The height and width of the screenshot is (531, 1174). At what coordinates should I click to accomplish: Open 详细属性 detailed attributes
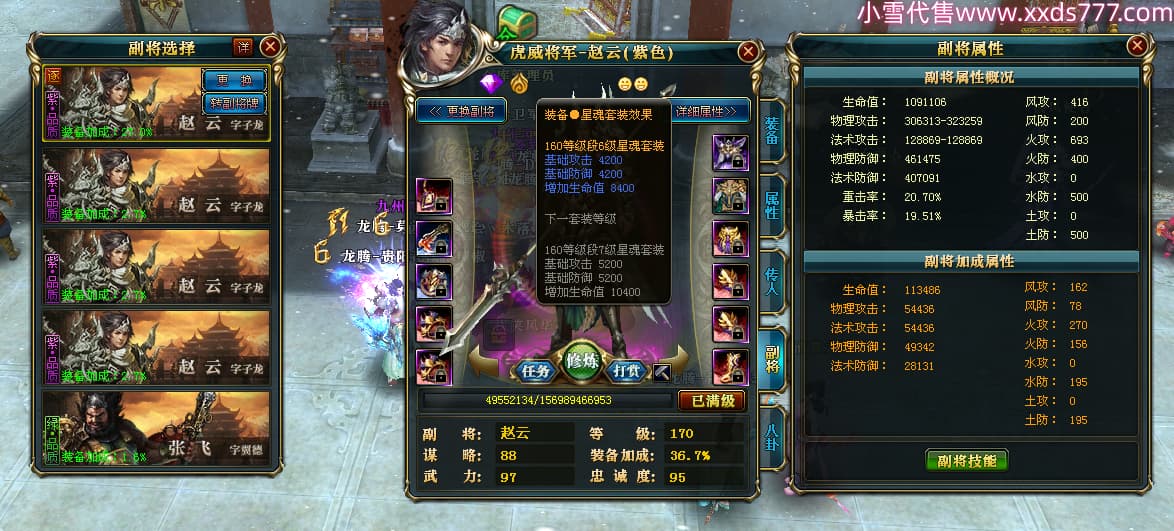[711, 110]
